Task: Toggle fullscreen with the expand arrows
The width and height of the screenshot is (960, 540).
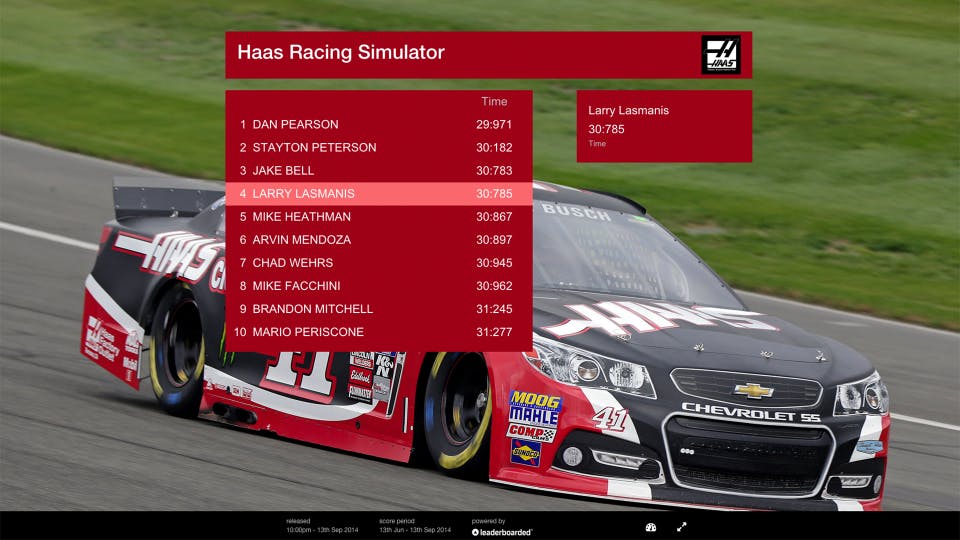Action: 682,527
